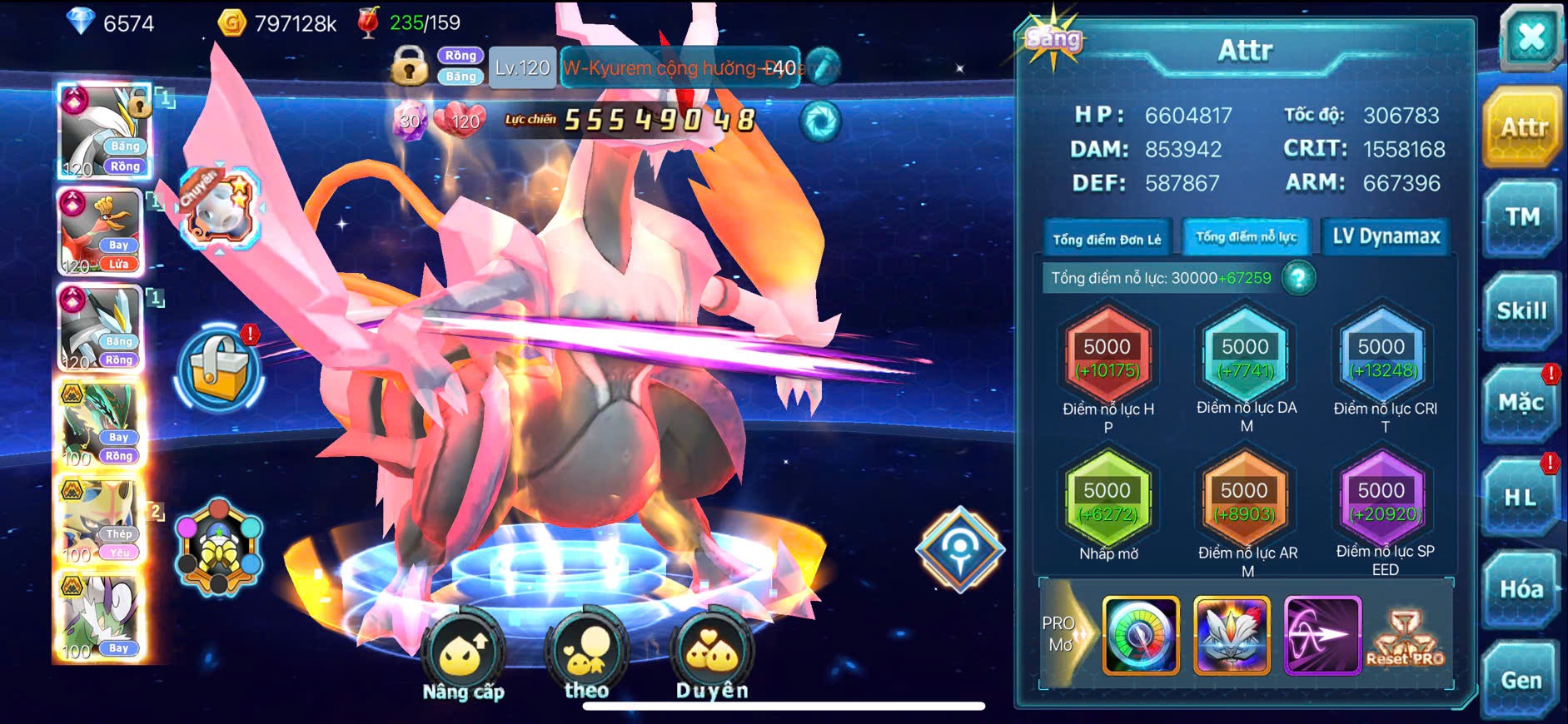This screenshot has height=724, width=1568.
Task: Tap the Nâng cấp upgrade button
Action: click(463, 657)
